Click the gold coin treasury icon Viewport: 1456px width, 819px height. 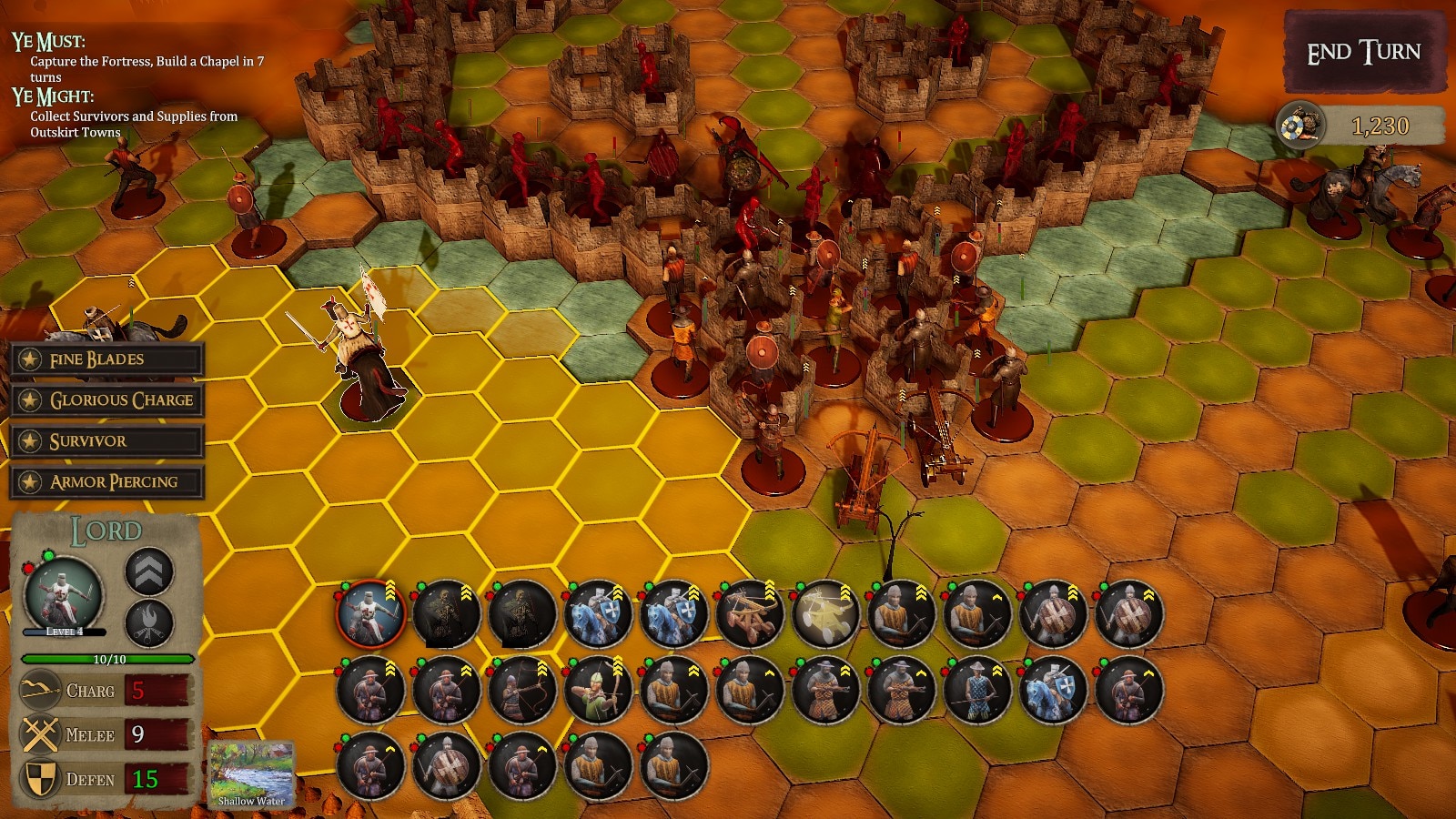coord(1299,126)
